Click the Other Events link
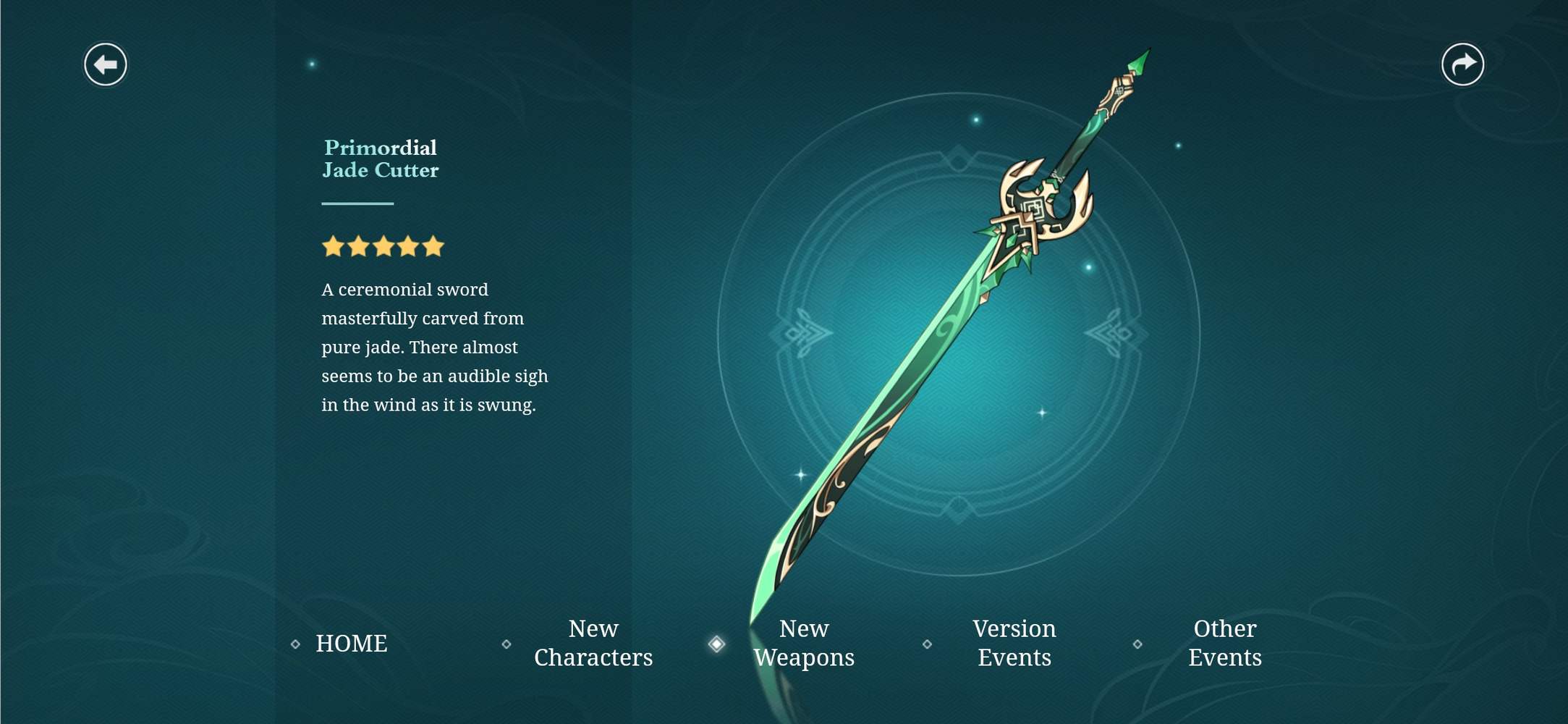Viewport: 1568px width, 724px height. coord(1224,643)
